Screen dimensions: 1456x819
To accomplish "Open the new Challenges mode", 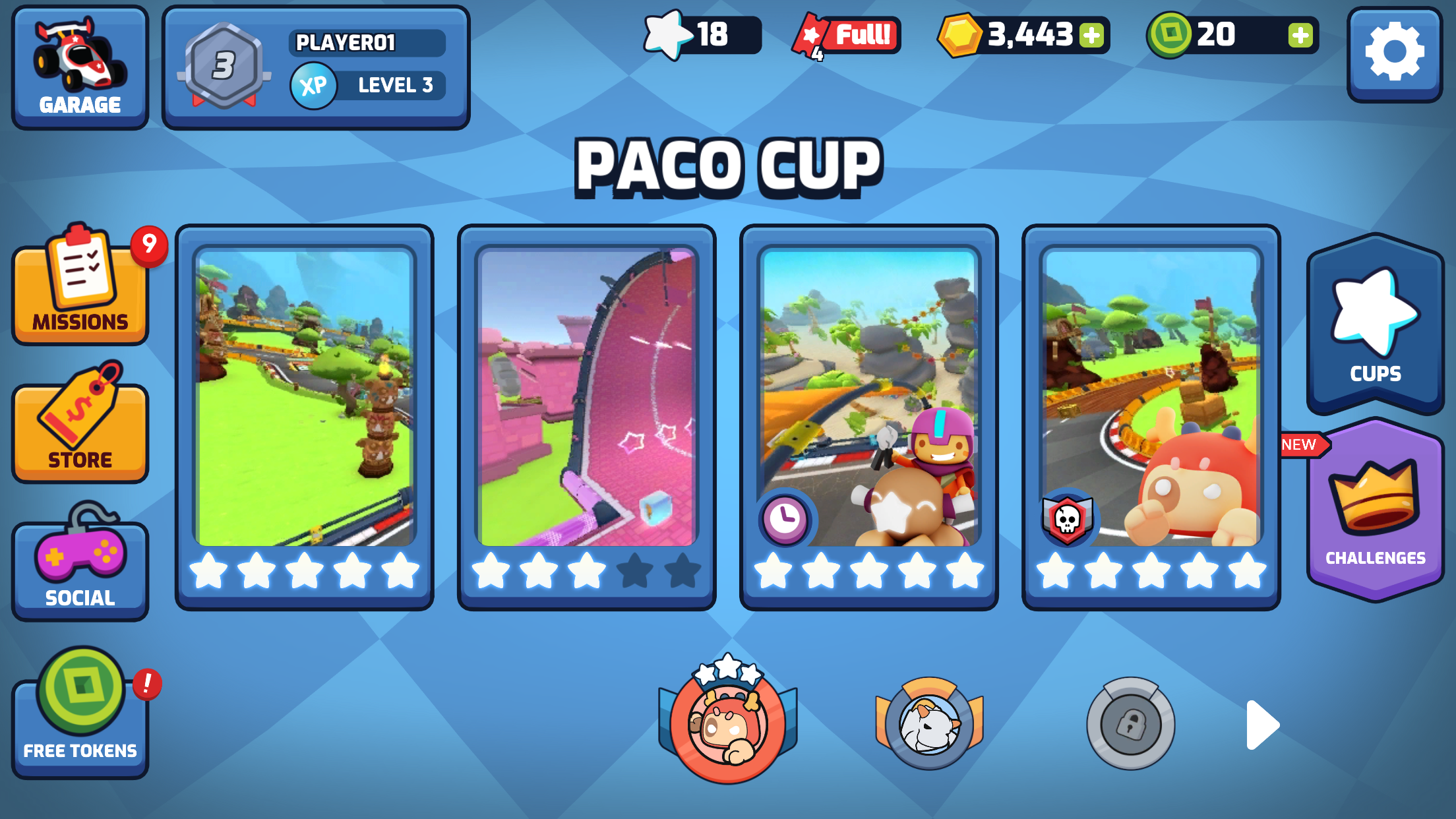I will (1374, 514).
